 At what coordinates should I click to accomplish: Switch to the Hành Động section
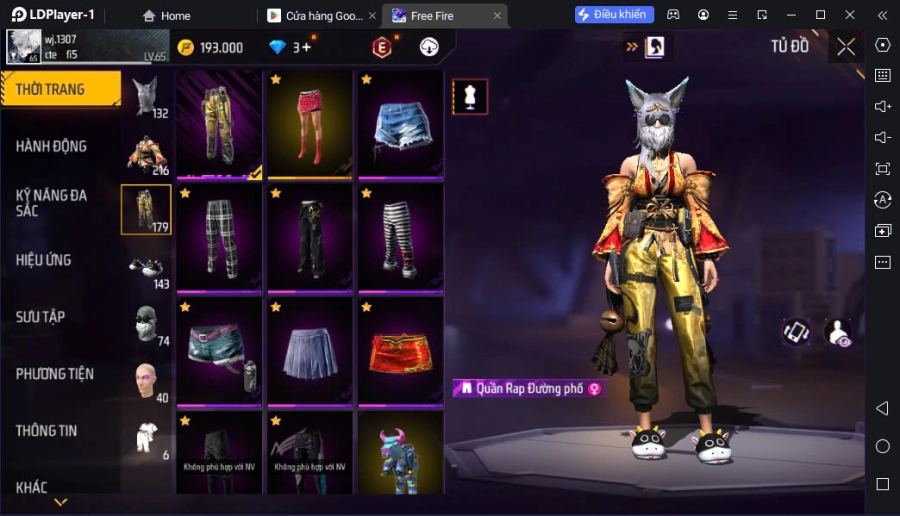click(52, 146)
